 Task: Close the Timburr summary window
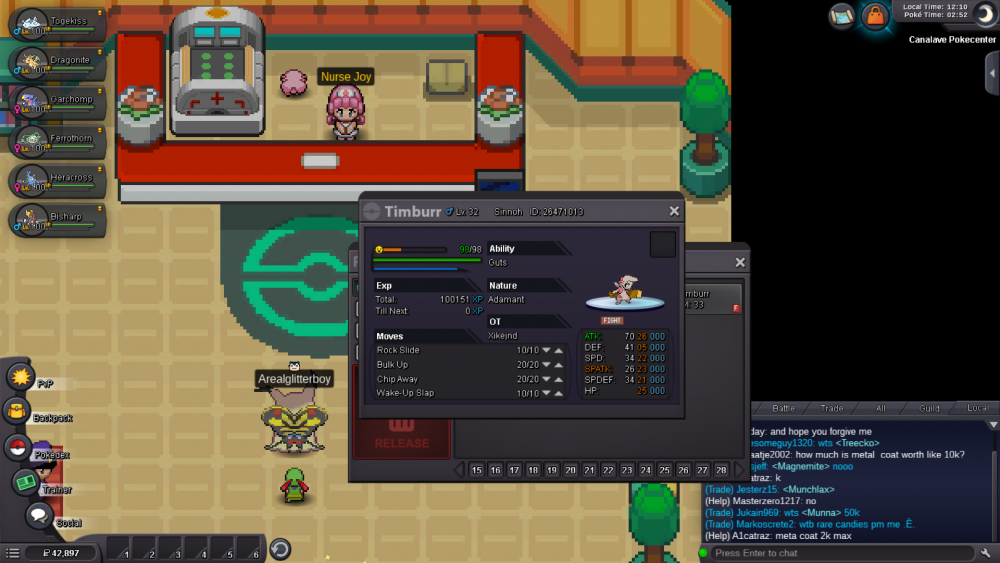click(x=674, y=211)
